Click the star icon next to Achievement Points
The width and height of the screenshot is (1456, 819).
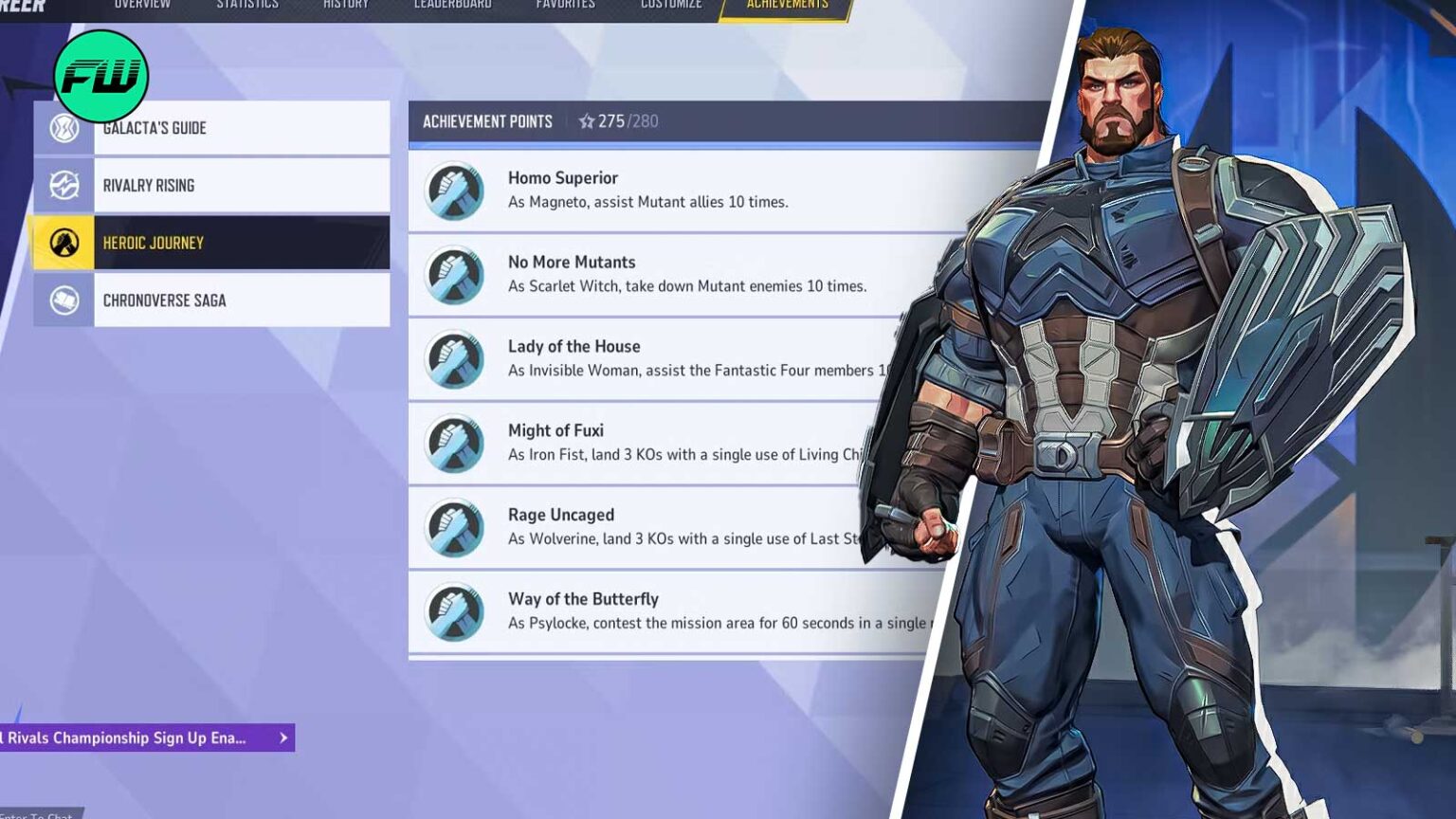point(590,121)
